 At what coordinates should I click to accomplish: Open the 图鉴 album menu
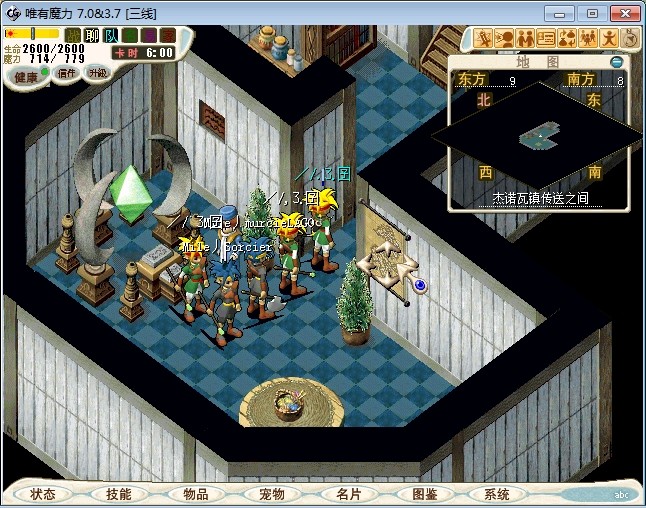424,494
